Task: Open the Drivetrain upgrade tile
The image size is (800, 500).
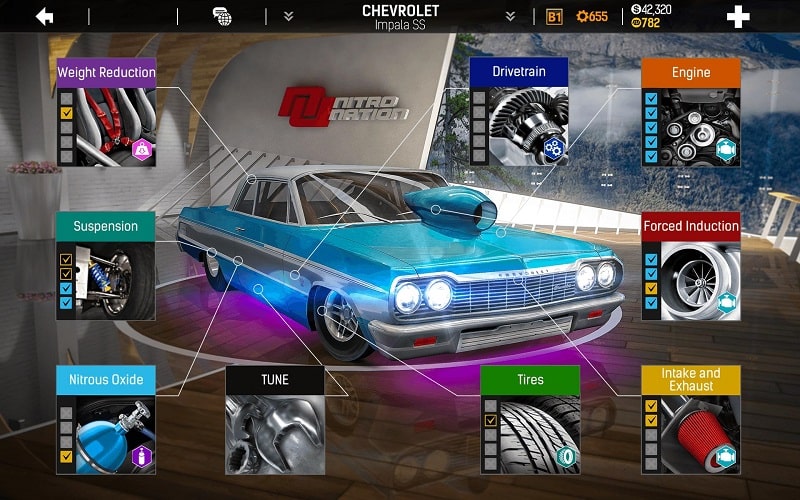Action: coord(519,111)
